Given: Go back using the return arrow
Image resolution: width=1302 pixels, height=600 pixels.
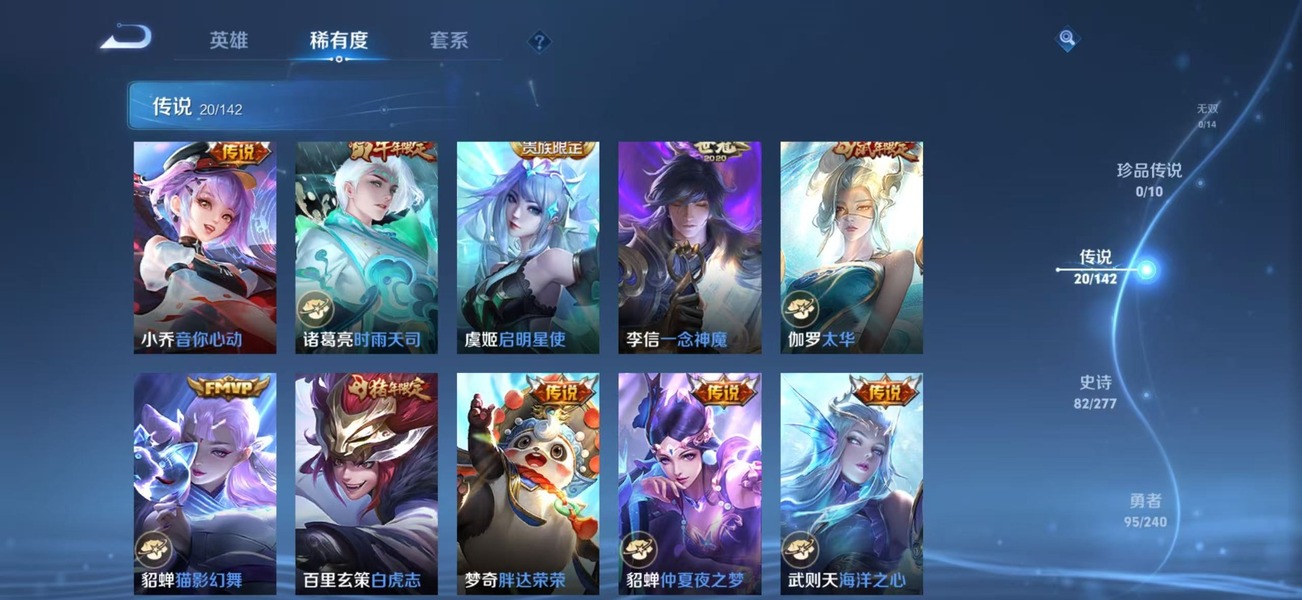Looking at the screenshot, I should coord(126,39).
